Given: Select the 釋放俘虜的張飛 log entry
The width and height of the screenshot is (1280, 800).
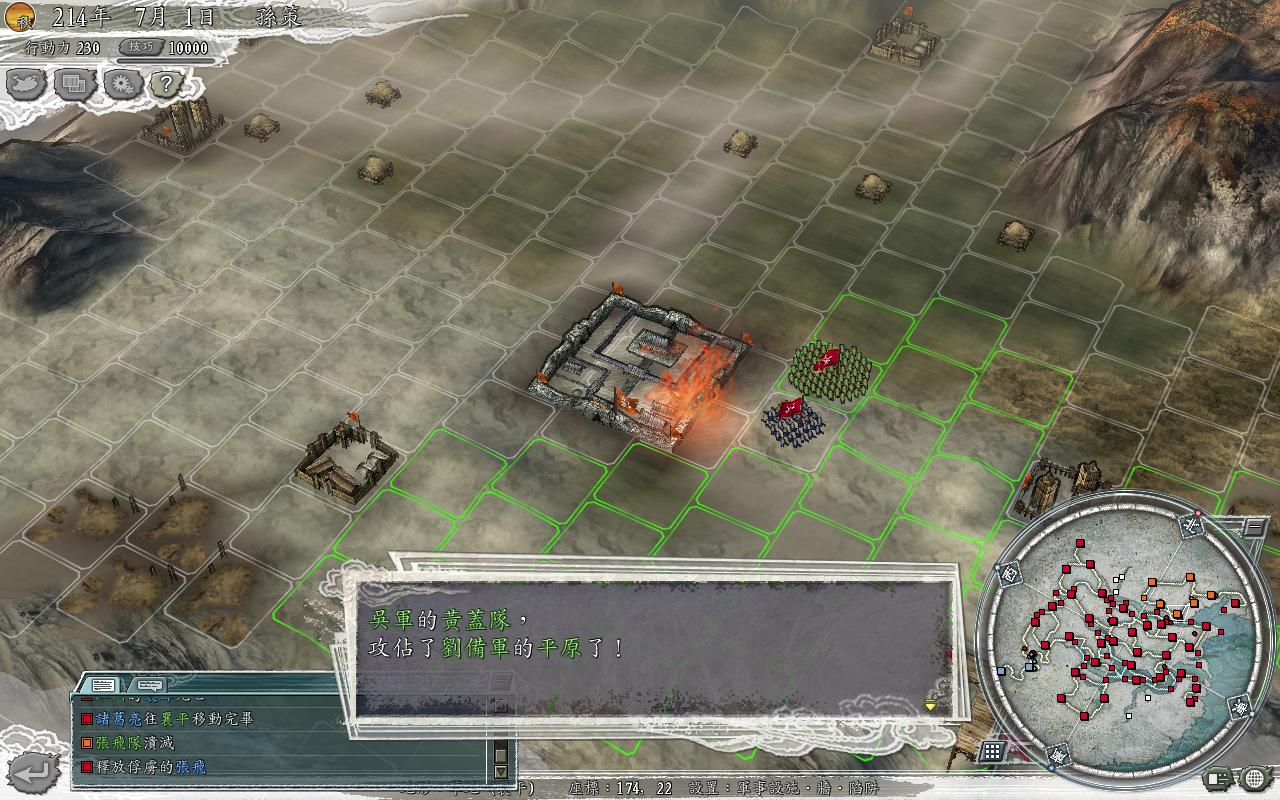Looking at the screenshot, I should [x=150, y=767].
